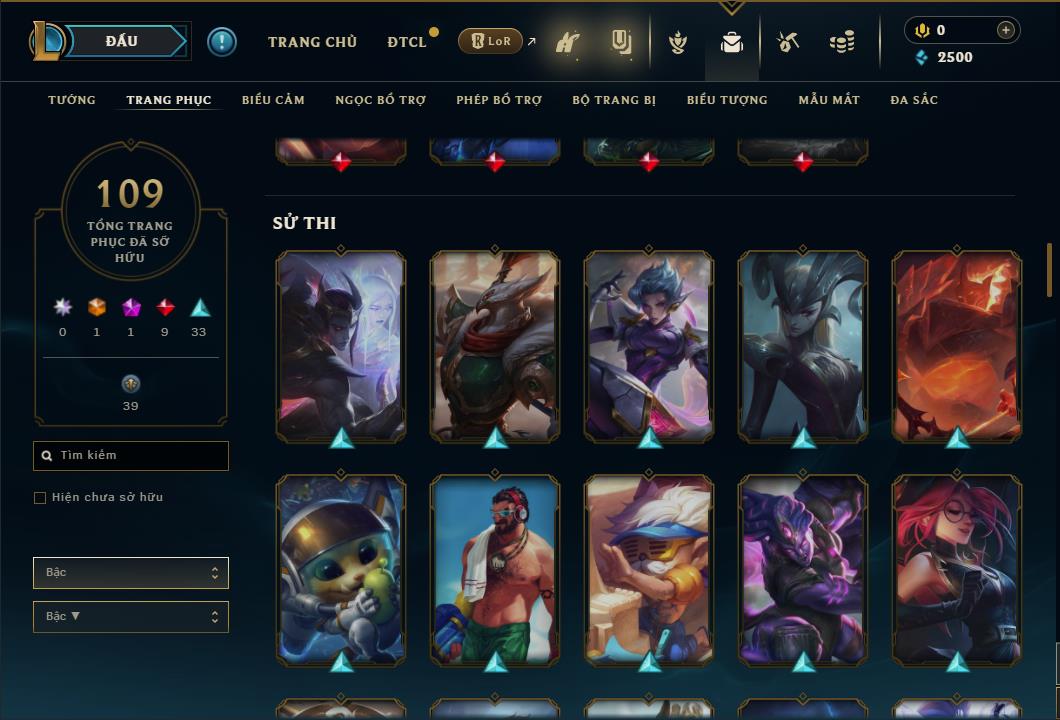Open the NGỌC BỔ TRỢ tab
Viewport: 1060px width, 720px height.
point(380,100)
